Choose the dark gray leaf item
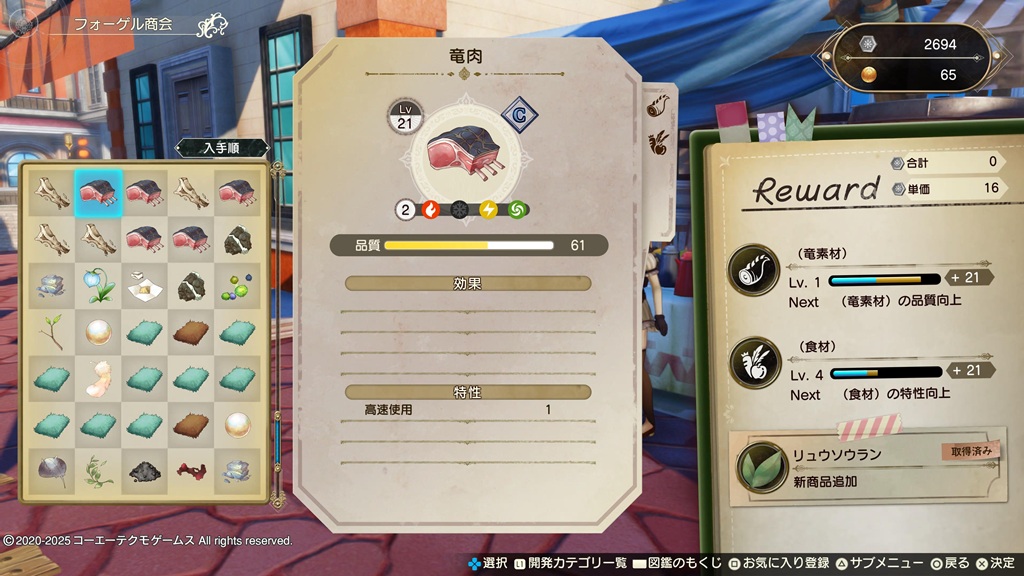 (x=52, y=468)
